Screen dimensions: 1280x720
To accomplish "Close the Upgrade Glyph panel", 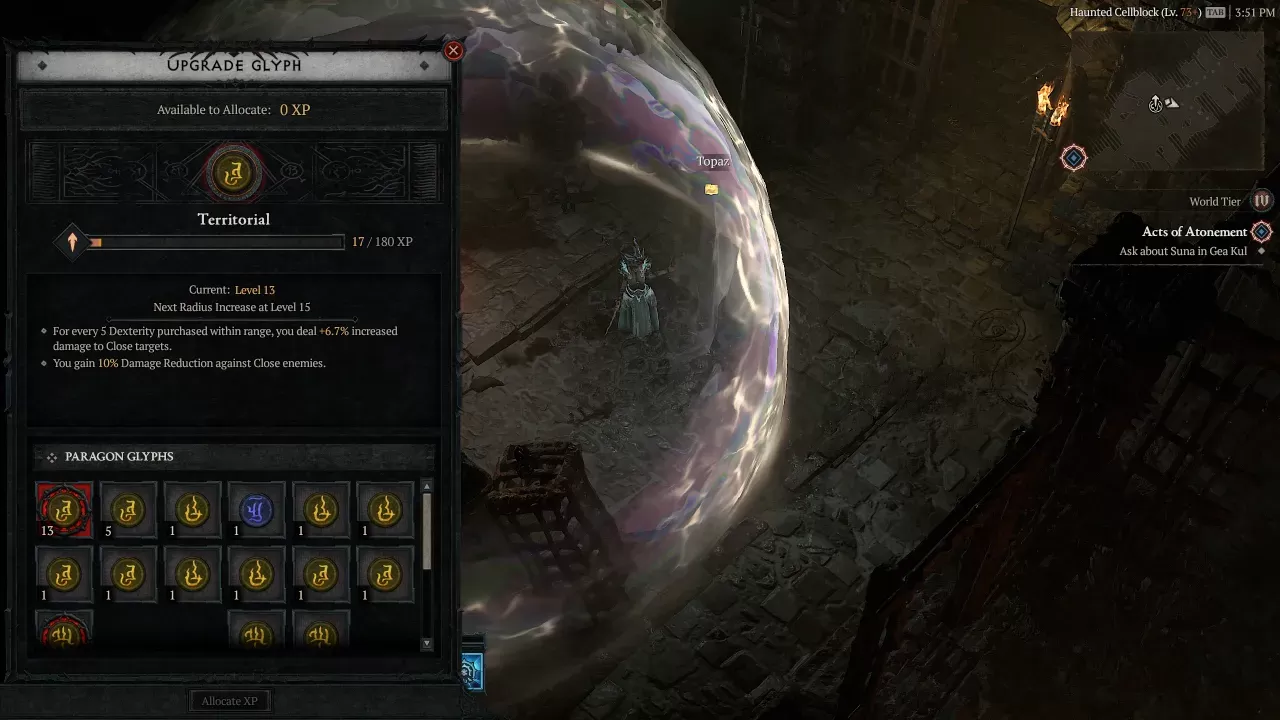I will pos(453,50).
